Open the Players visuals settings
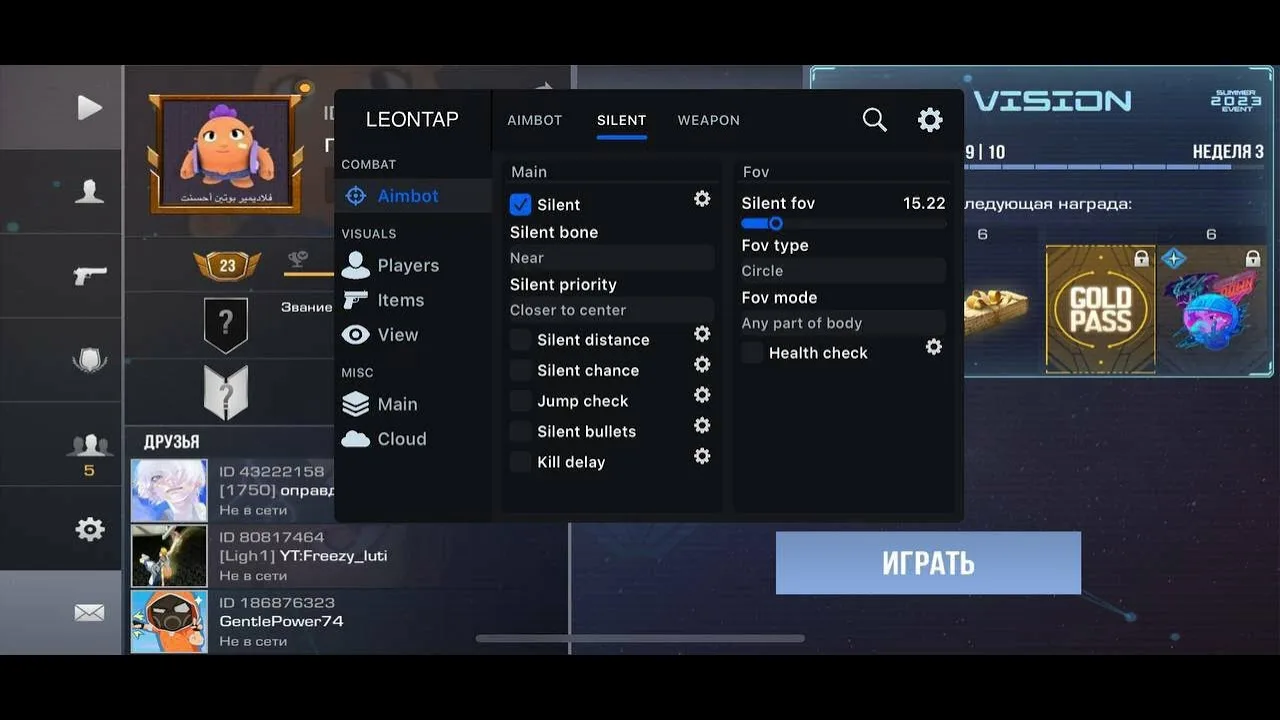This screenshot has height=720, width=1280. pyautogui.click(x=407, y=265)
